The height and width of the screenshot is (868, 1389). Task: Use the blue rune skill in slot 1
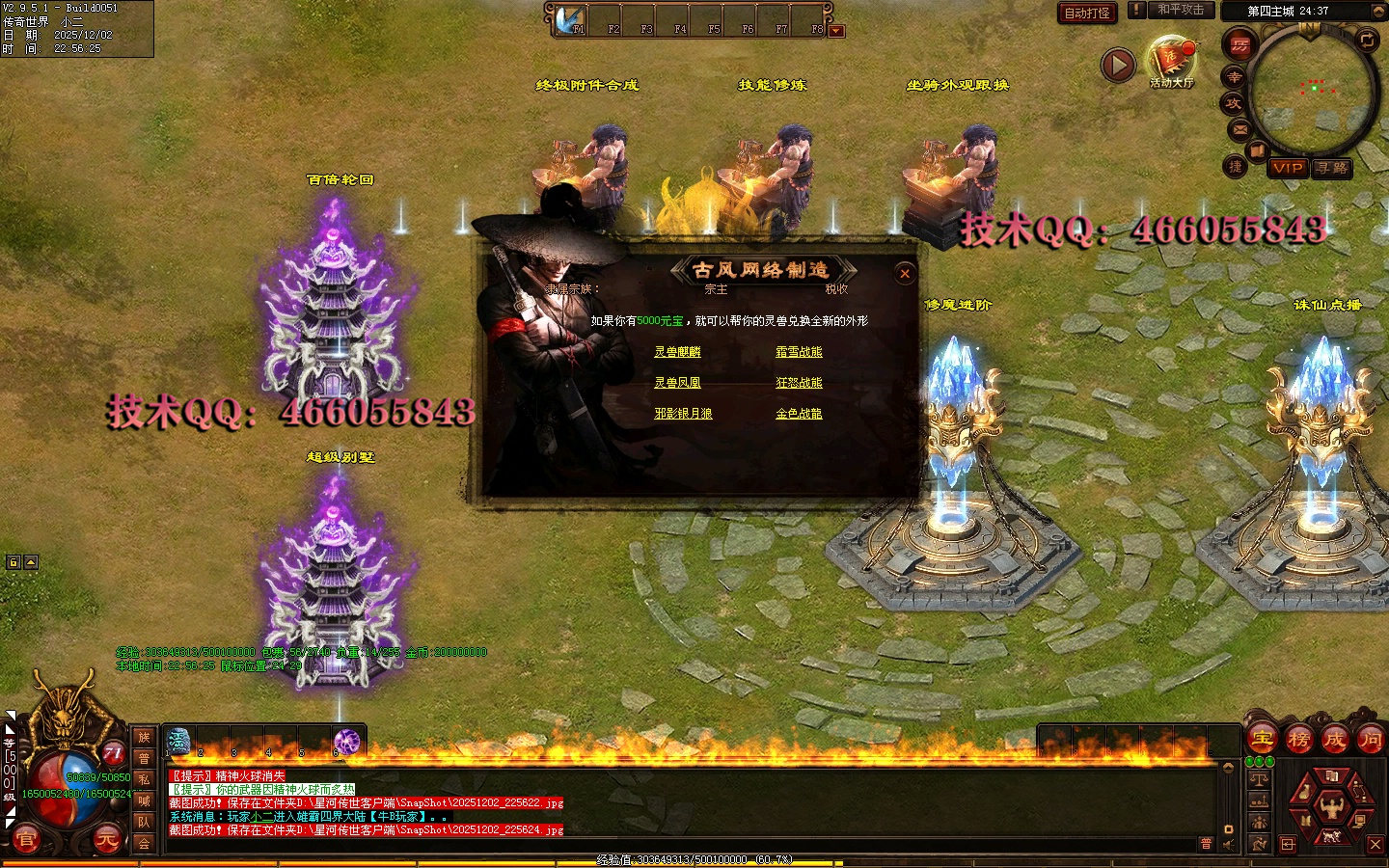click(179, 741)
